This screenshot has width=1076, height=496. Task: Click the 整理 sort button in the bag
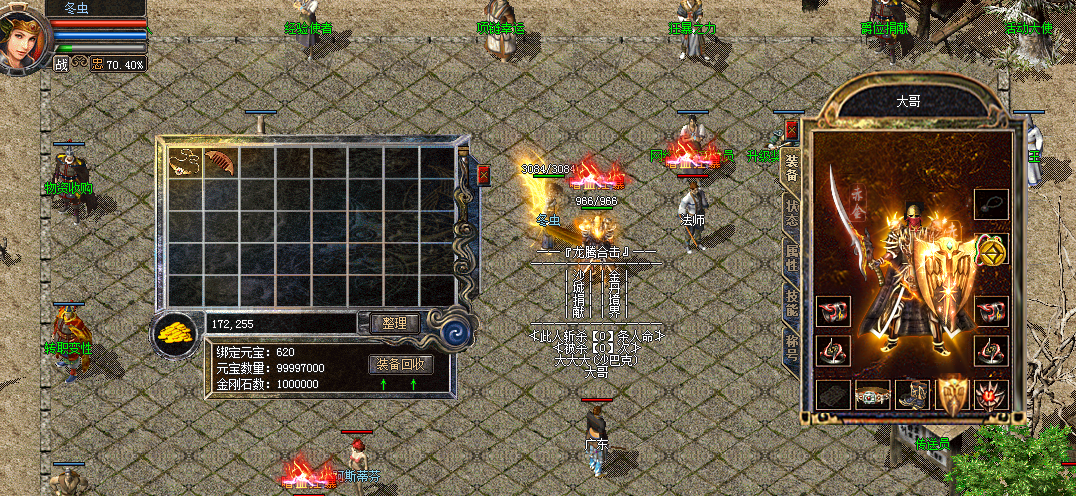point(394,323)
